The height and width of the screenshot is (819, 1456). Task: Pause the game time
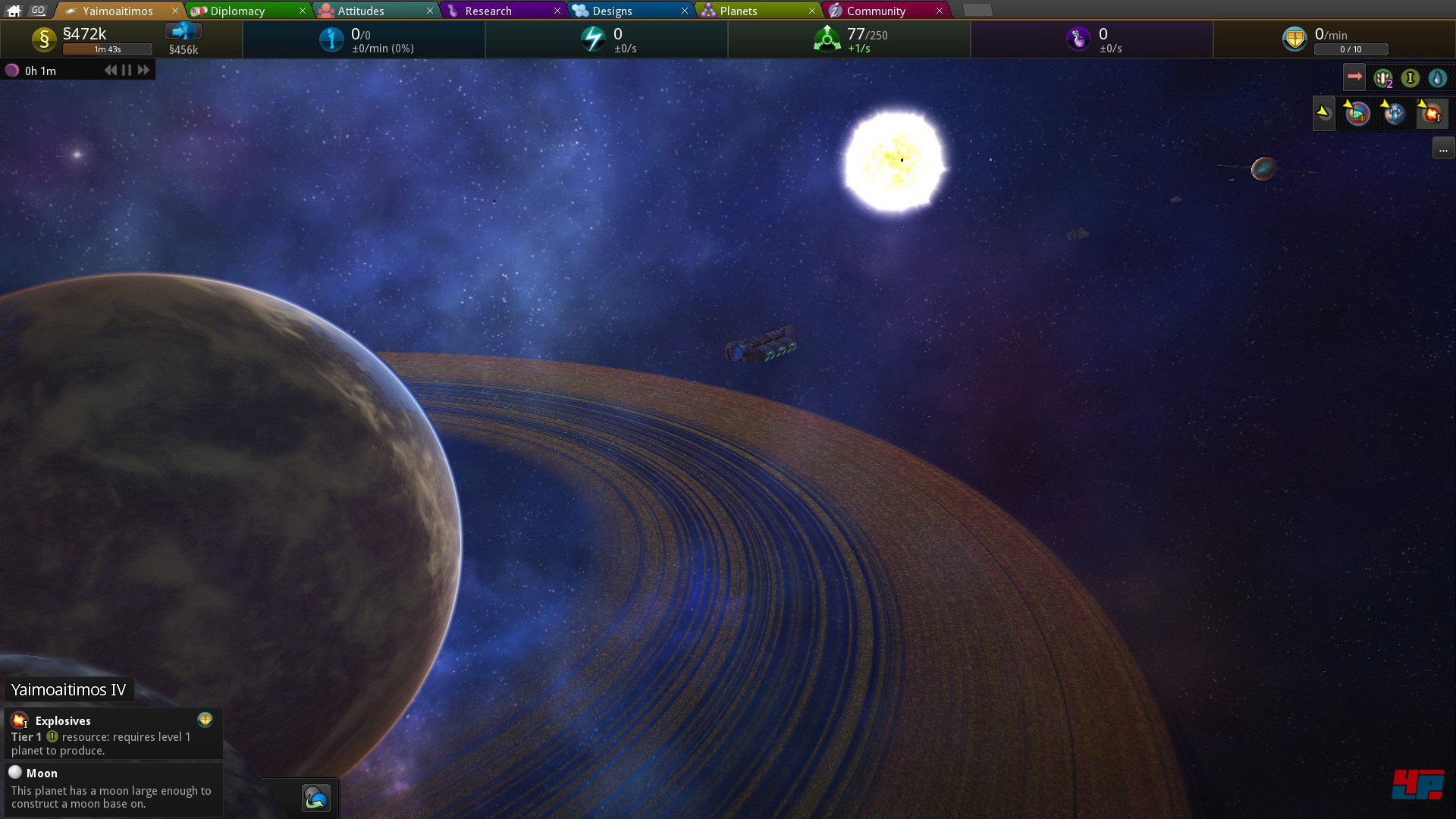[127, 71]
